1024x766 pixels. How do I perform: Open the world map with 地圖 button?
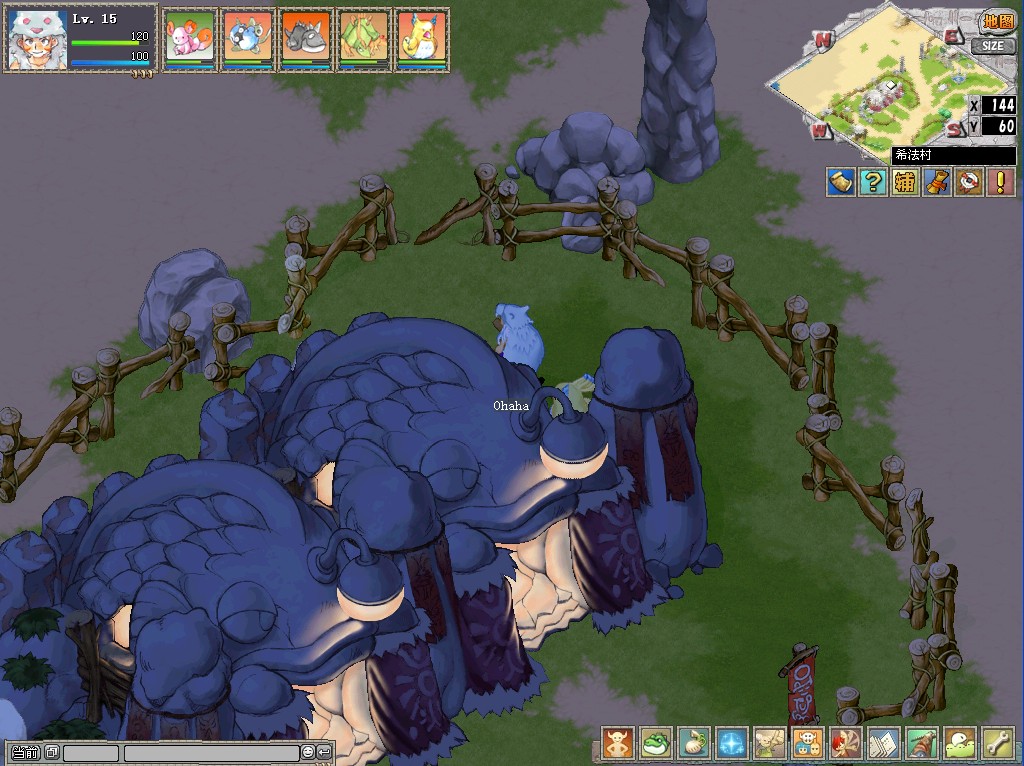tap(996, 21)
